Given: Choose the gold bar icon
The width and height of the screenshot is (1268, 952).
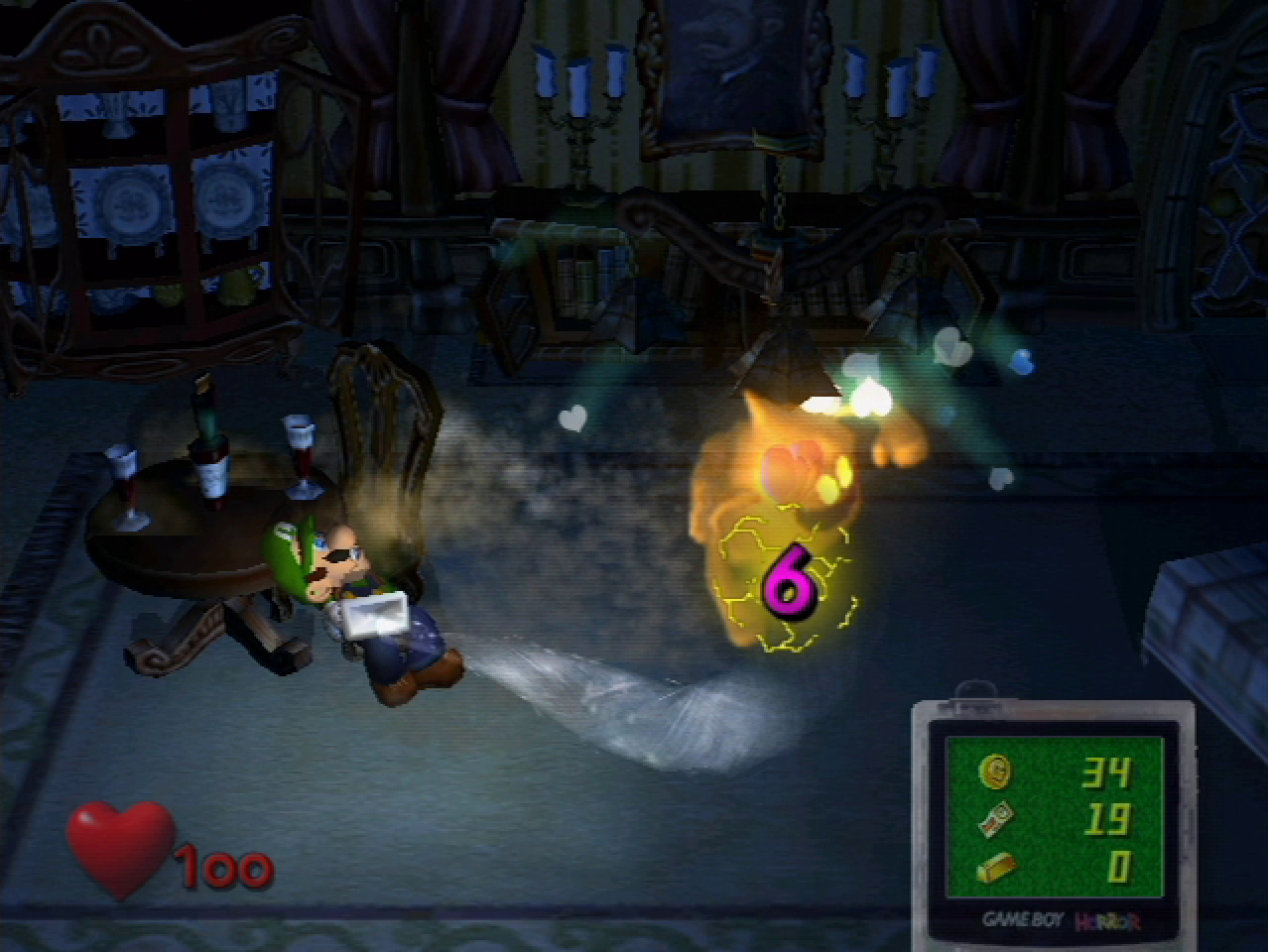Looking at the screenshot, I should [x=995, y=868].
